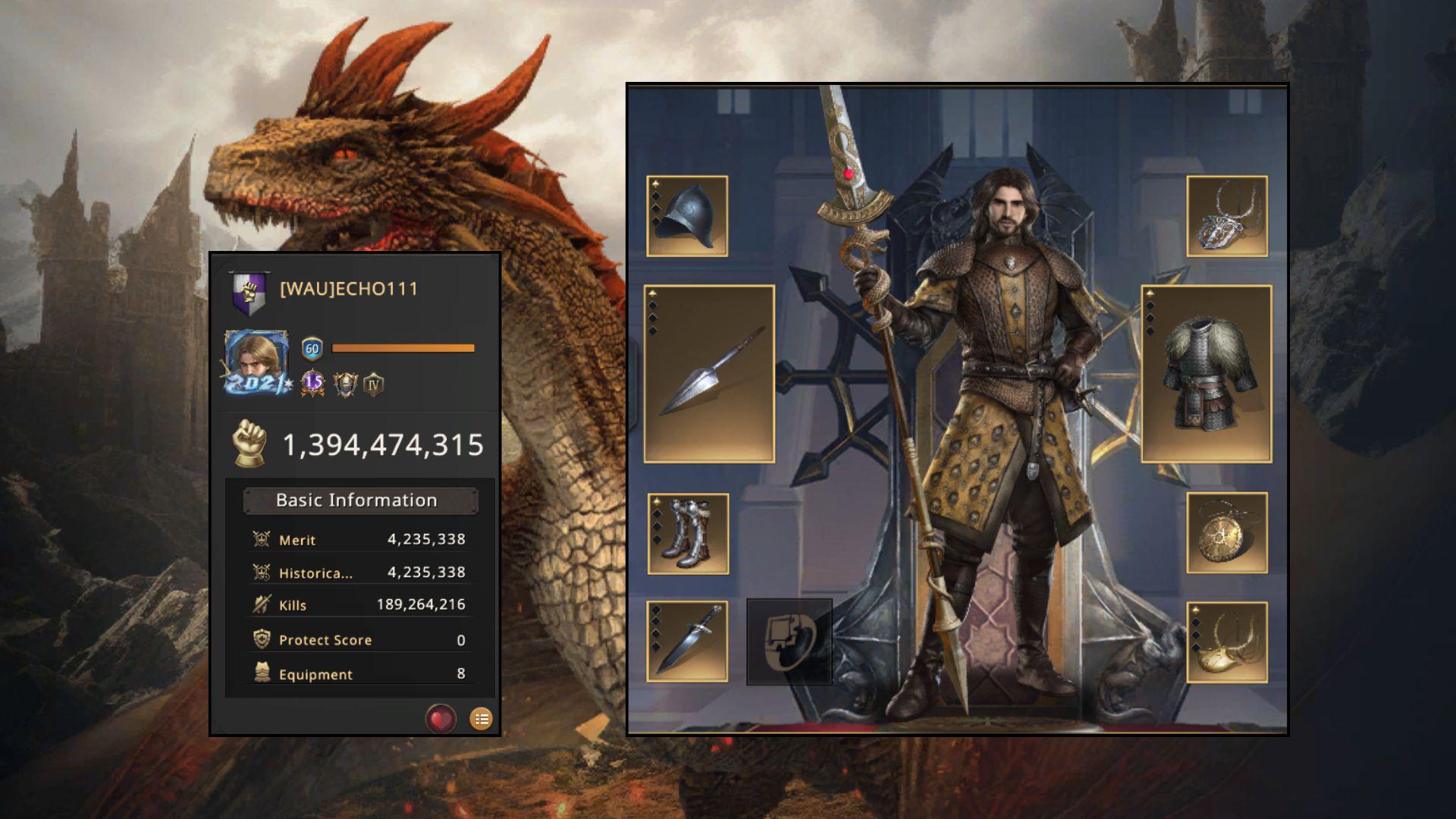
Task: Open the Equipment row in Basic Information
Action: [x=359, y=673]
